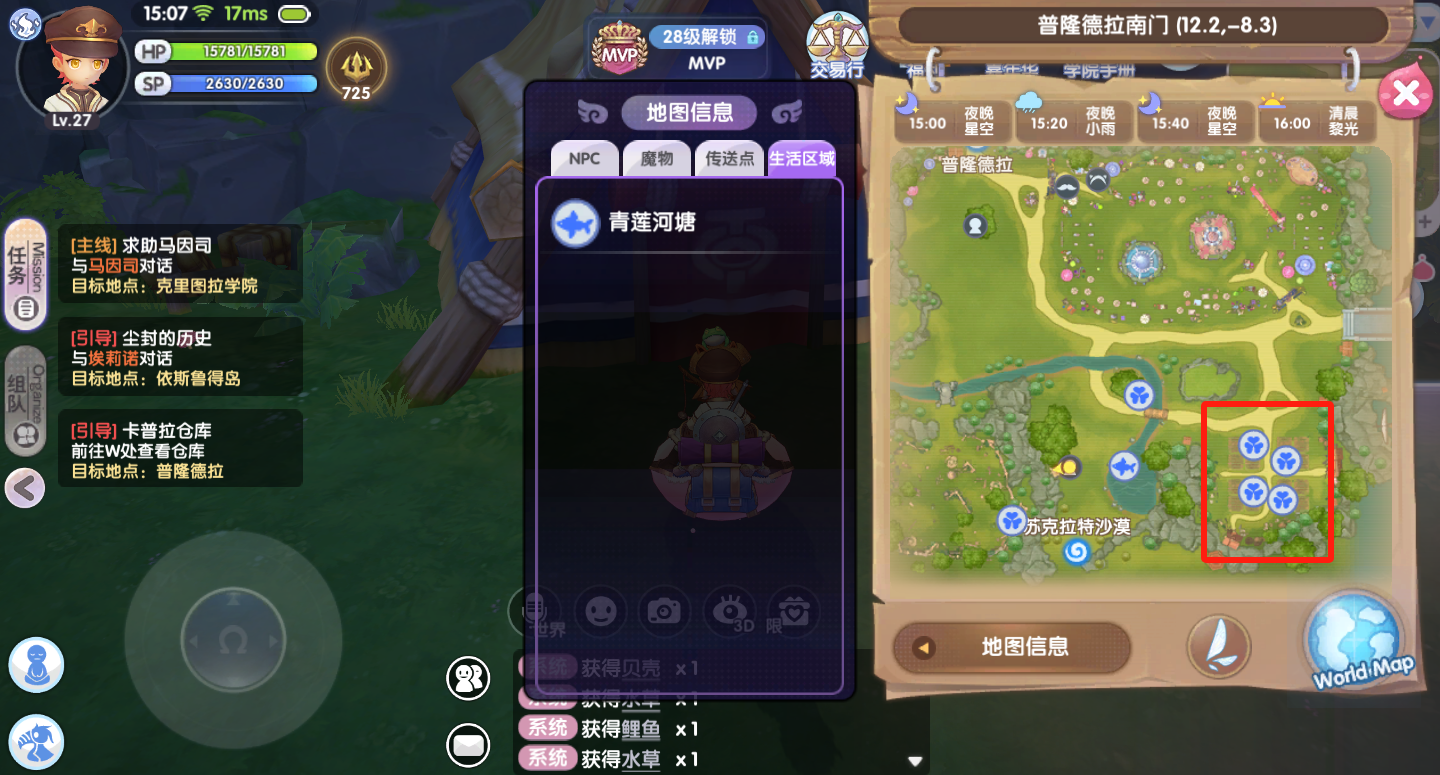Collapse panel with the left-pointing chevron arrow
Viewport: 1440px width, 775px height.
tap(24, 488)
